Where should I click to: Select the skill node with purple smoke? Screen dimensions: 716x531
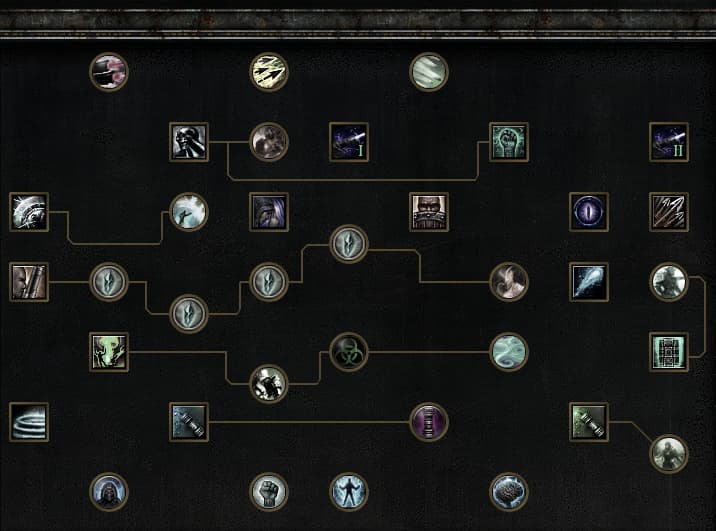(x=109, y=72)
